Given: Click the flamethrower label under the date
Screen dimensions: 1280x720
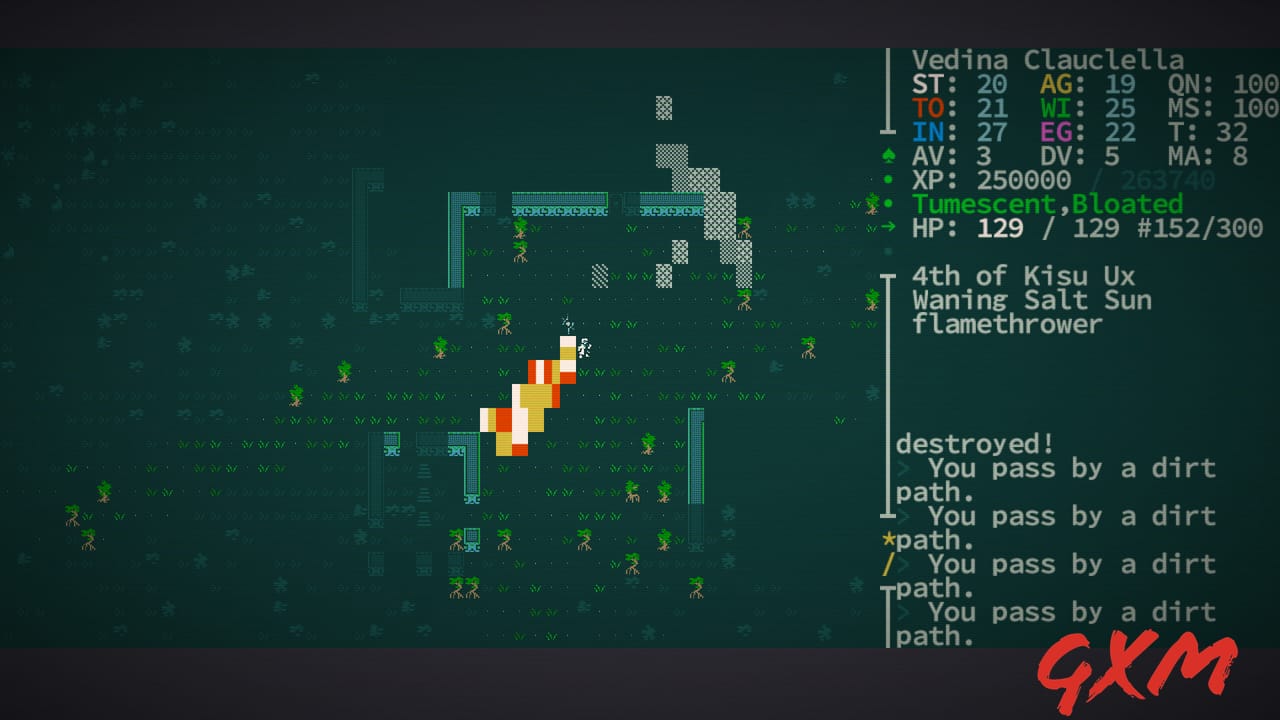Looking at the screenshot, I should pos(1005,324).
